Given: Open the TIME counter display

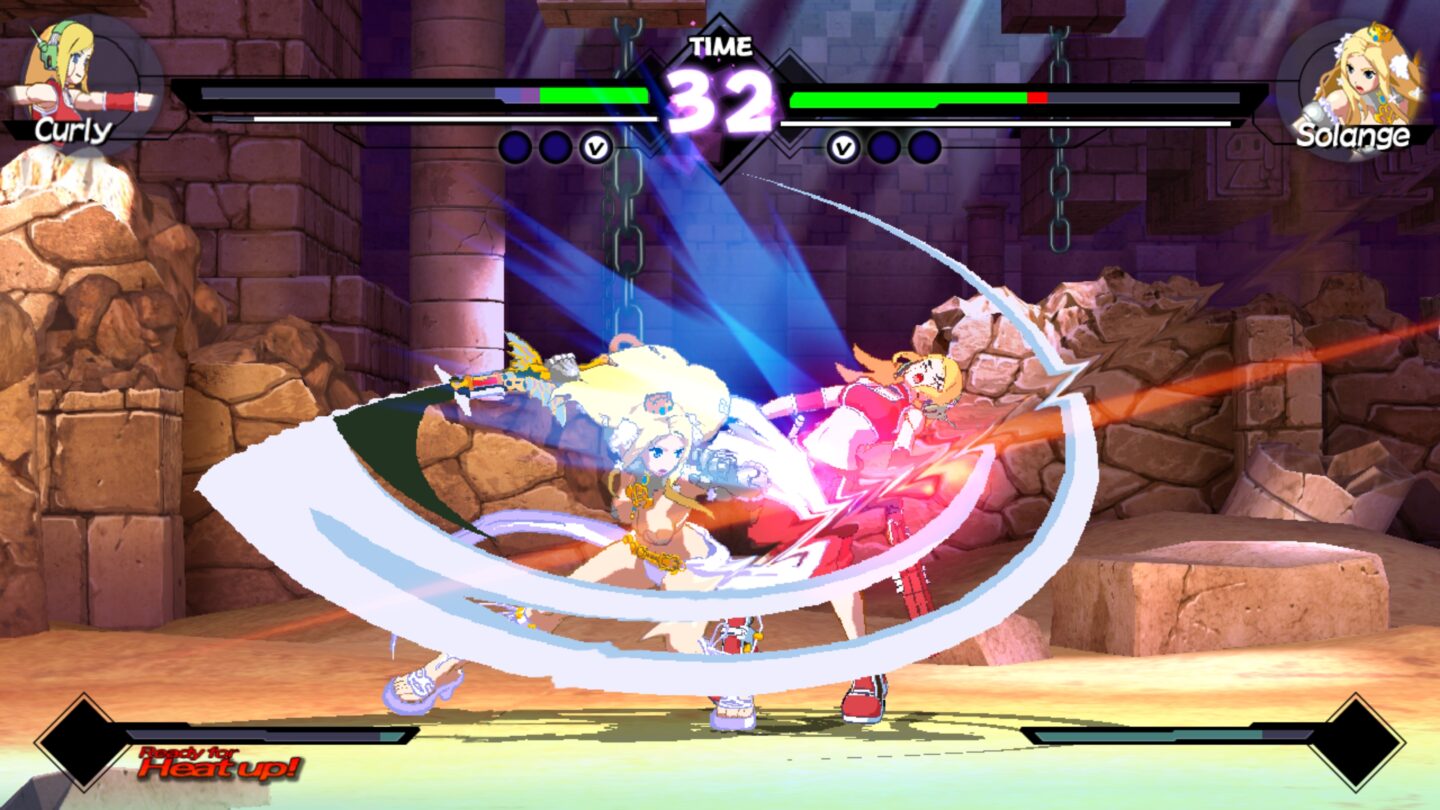Looking at the screenshot, I should coord(721,44).
